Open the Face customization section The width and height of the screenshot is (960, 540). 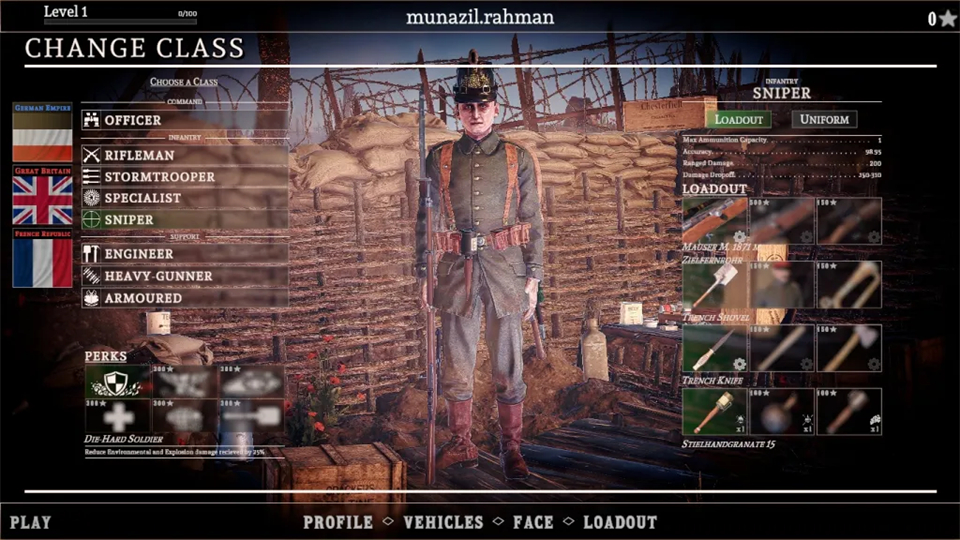click(533, 522)
